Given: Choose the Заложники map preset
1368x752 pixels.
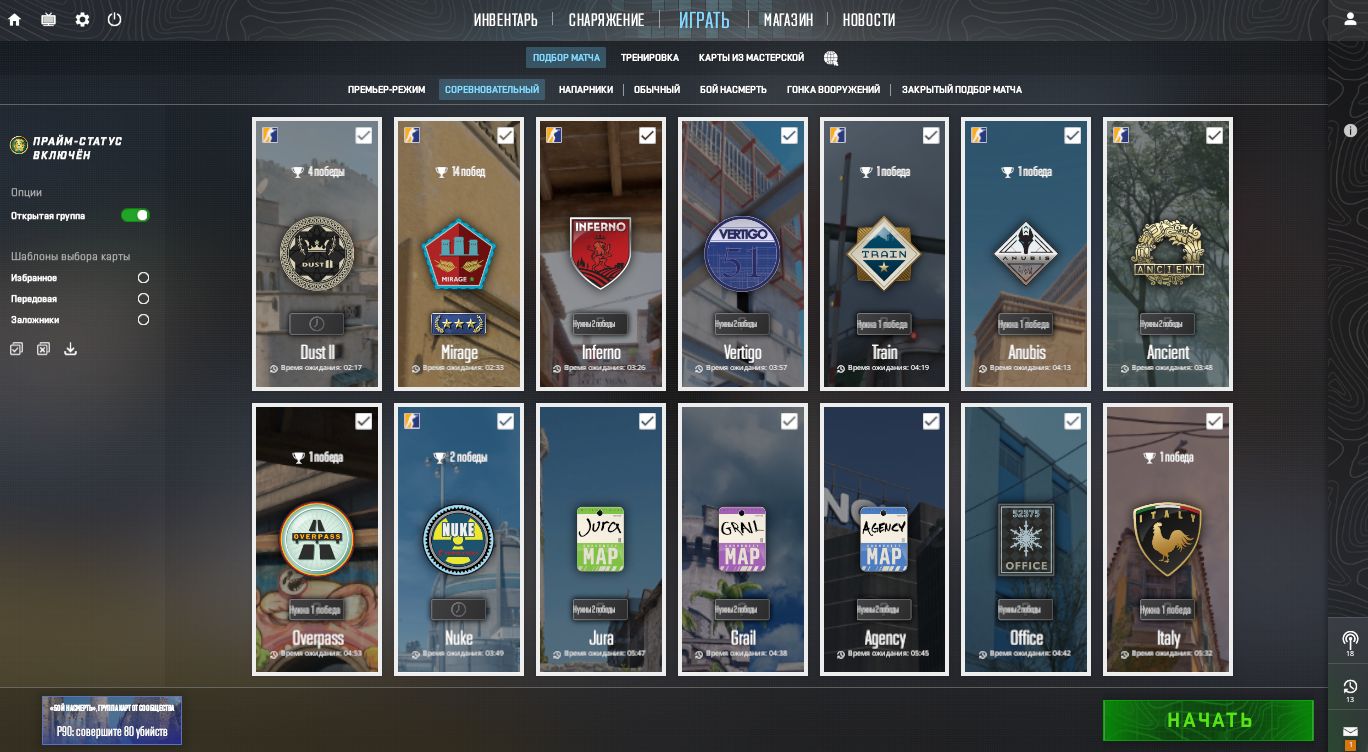Looking at the screenshot, I should click(x=143, y=320).
